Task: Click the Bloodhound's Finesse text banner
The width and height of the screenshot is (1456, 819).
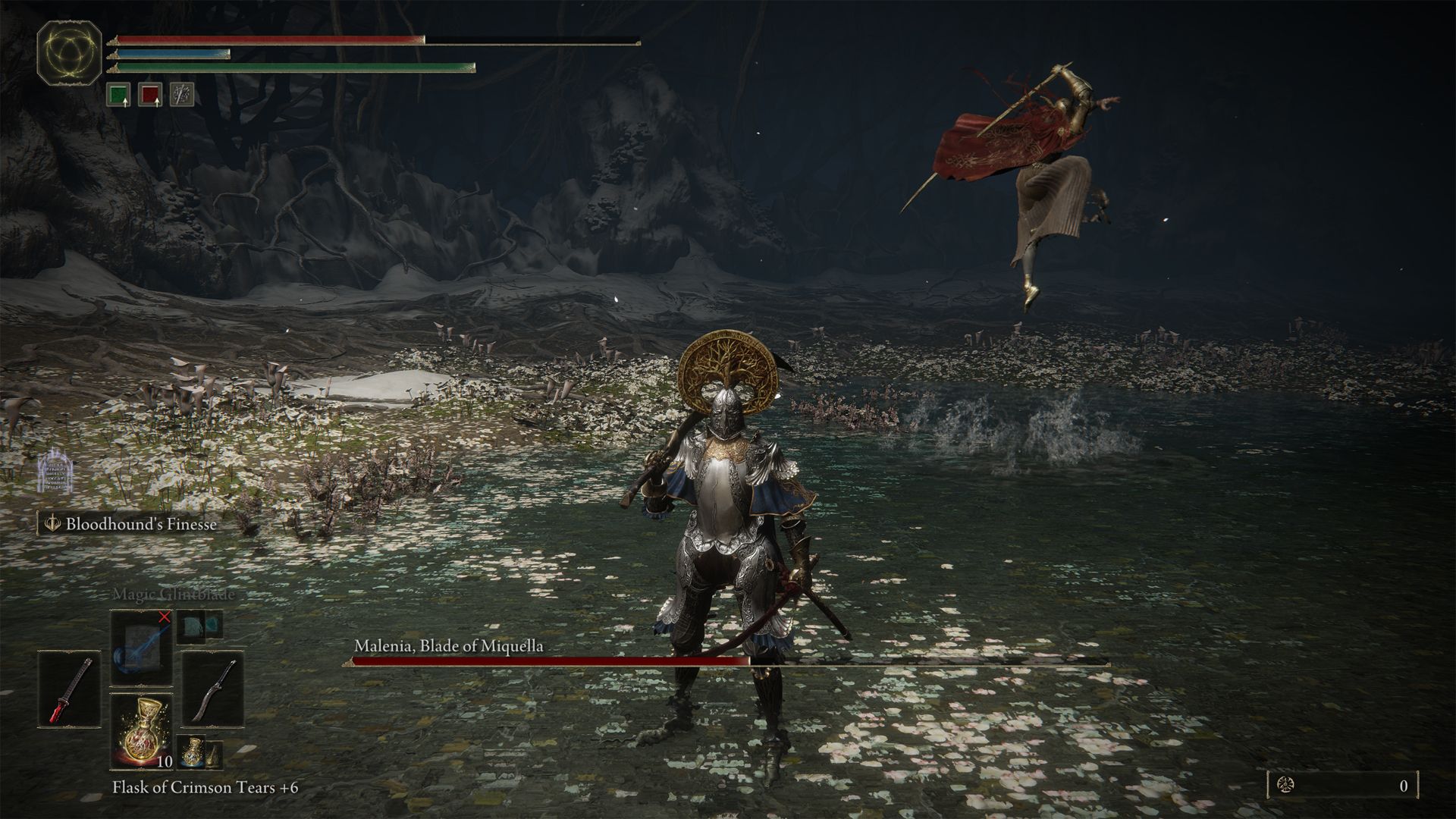Action: [x=141, y=523]
